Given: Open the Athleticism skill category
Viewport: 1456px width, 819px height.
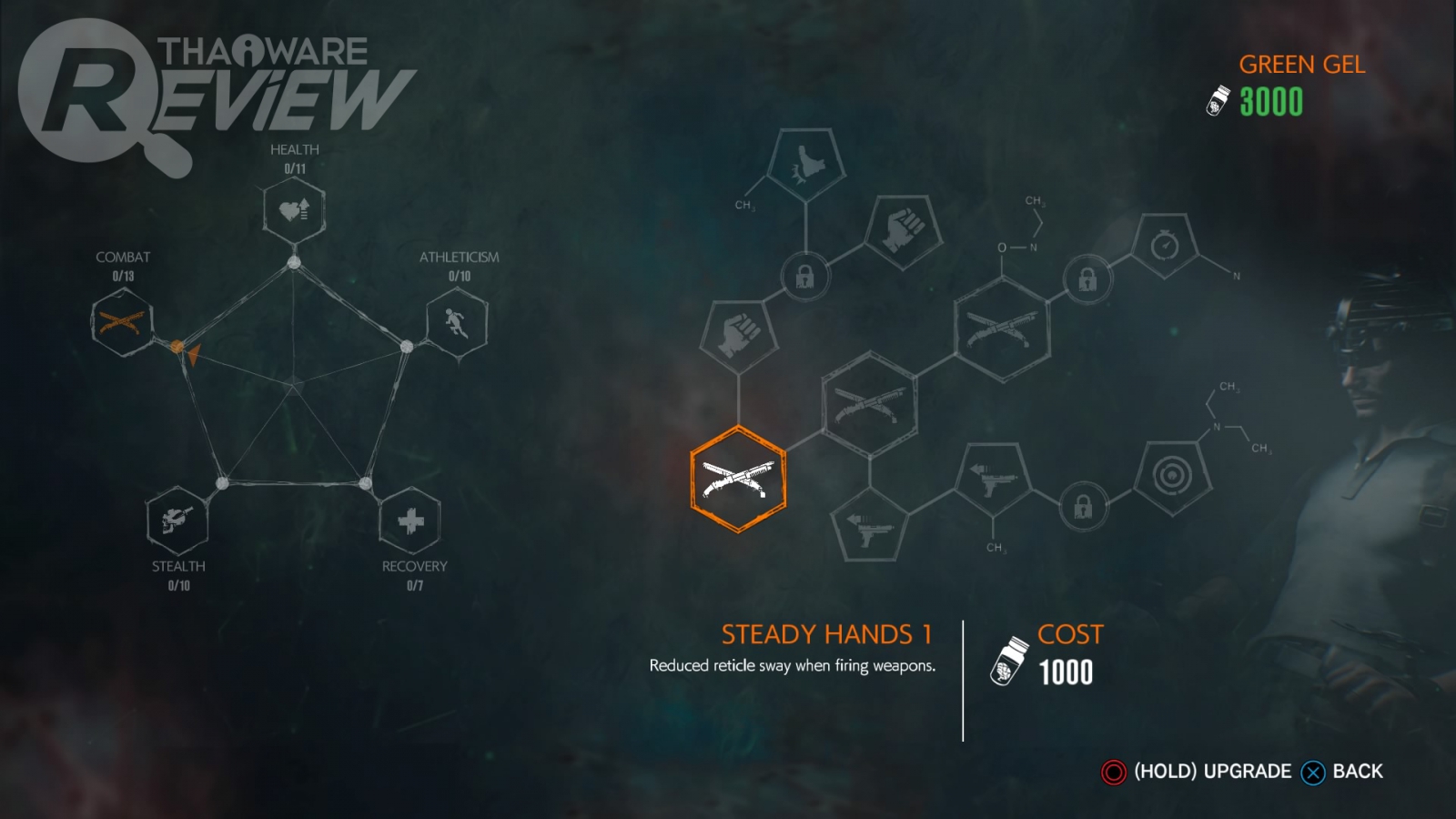Looking at the screenshot, I should 457,321.
